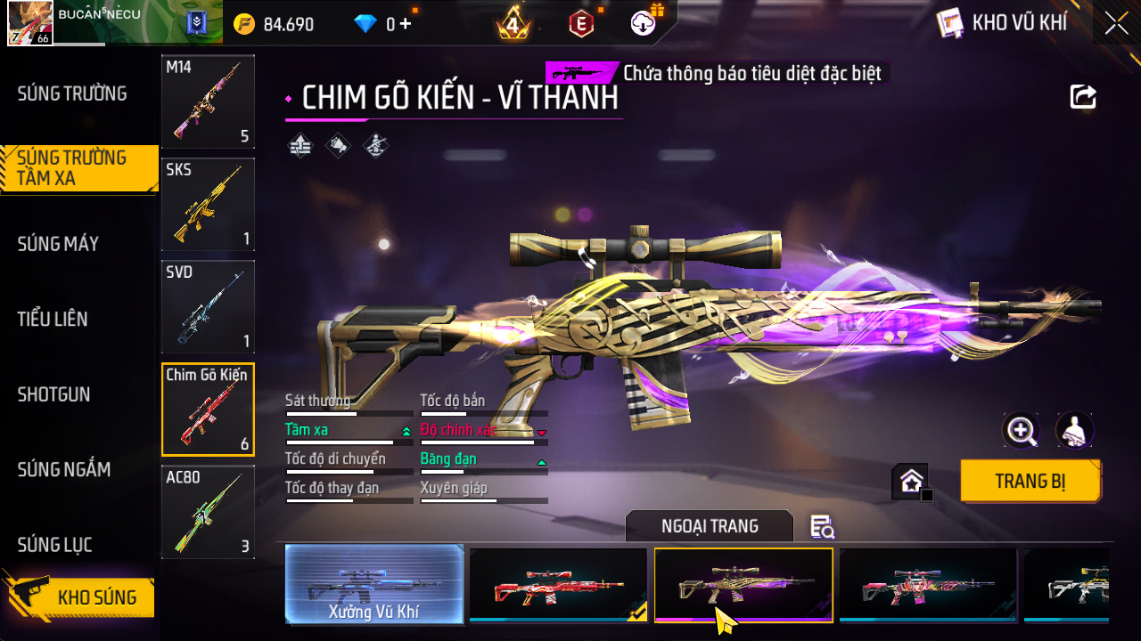Open the NGOẠI TRANG tab
The width and height of the screenshot is (1141, 641).
[709, 526]
